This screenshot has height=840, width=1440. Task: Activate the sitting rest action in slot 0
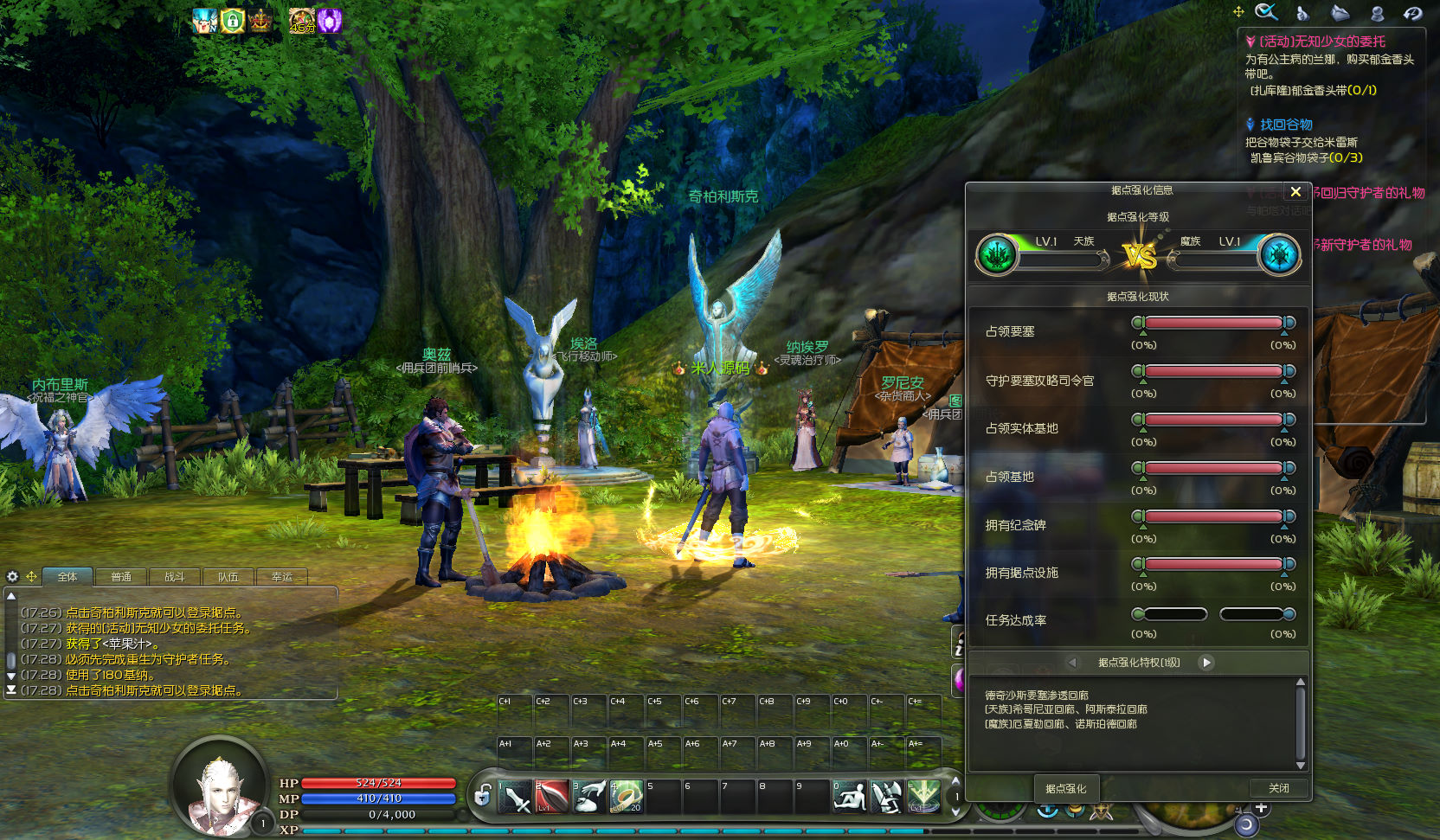point(849,797)
